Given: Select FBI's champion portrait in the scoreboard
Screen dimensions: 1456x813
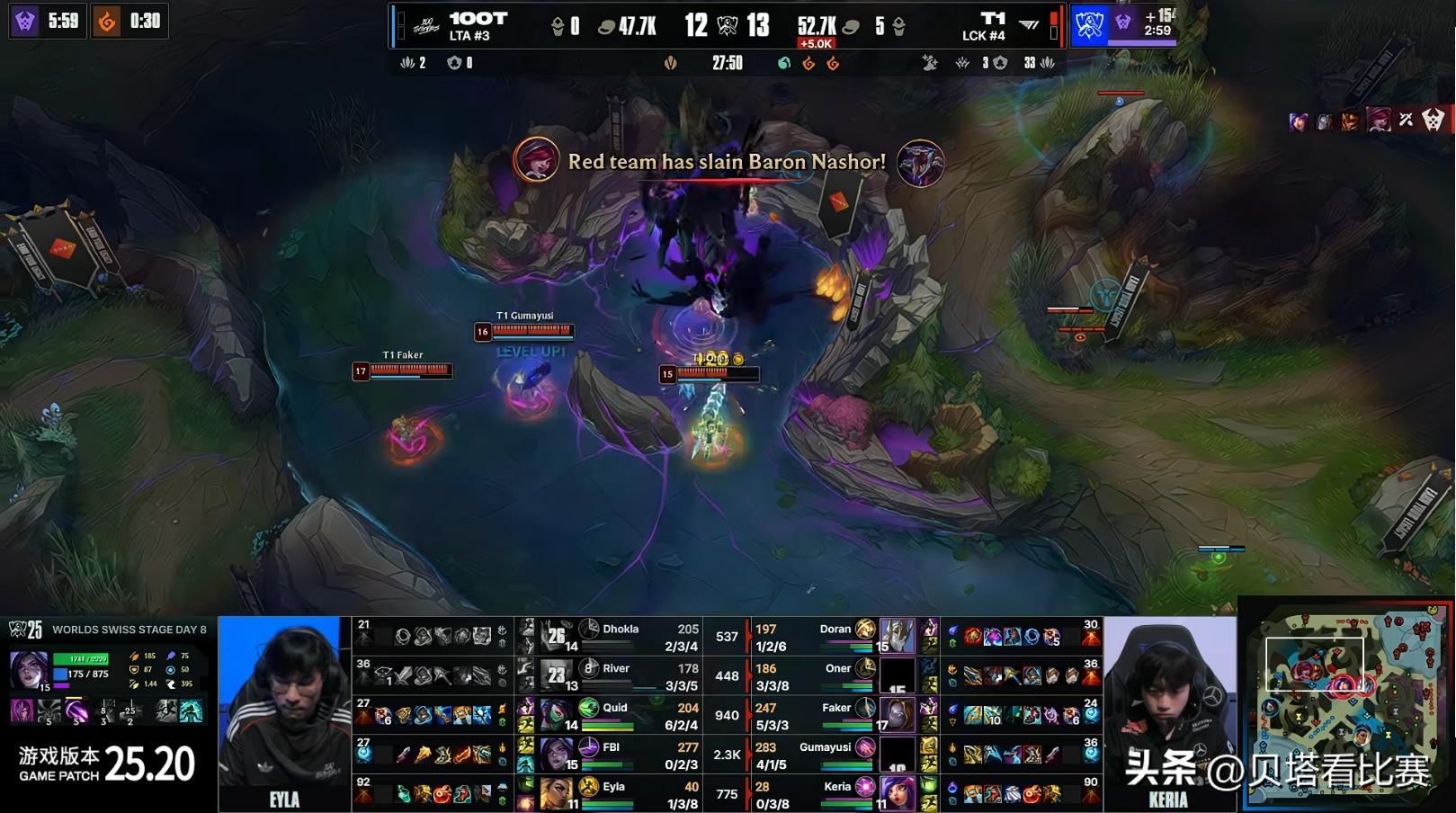Looking at the screenshot, I should coord(557,754).
